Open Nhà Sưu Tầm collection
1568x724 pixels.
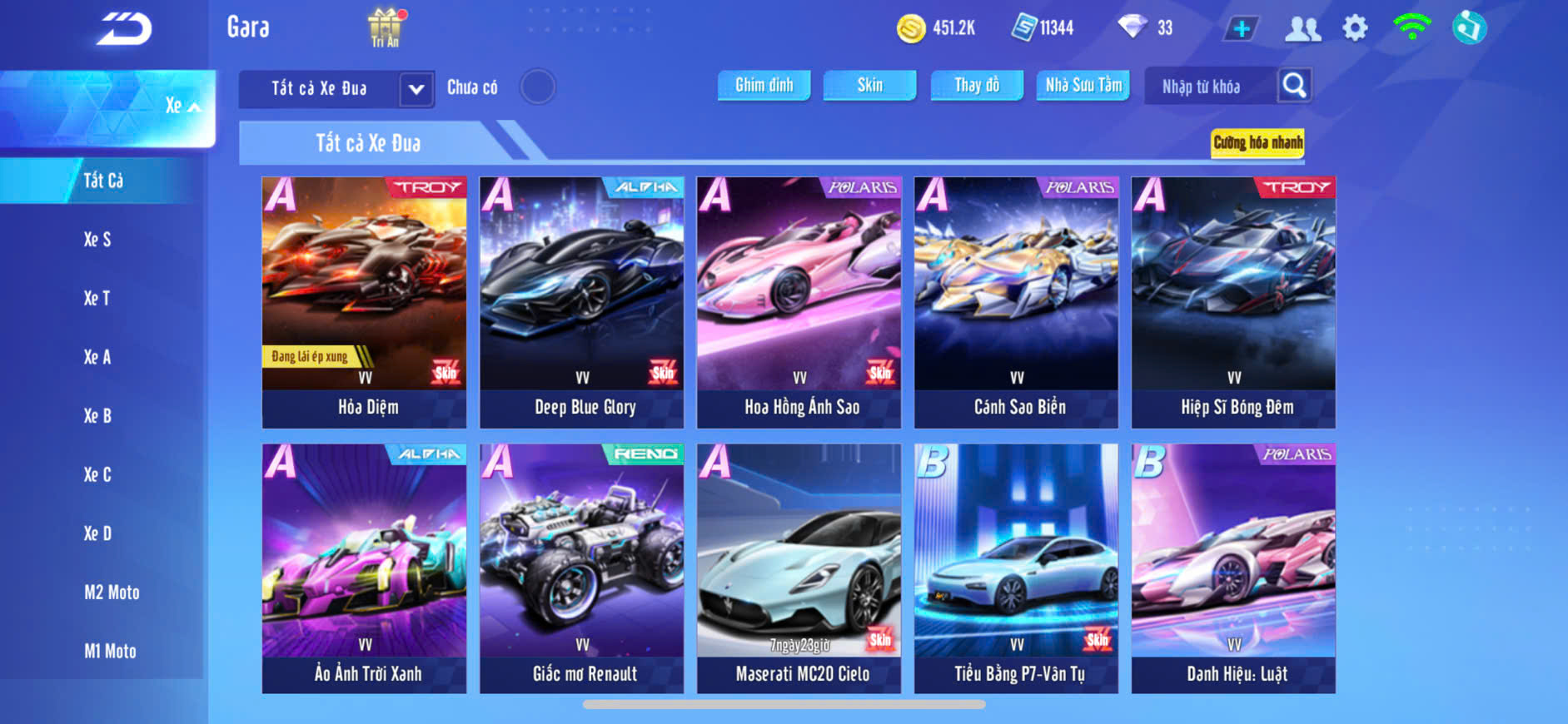point(1083,85)
